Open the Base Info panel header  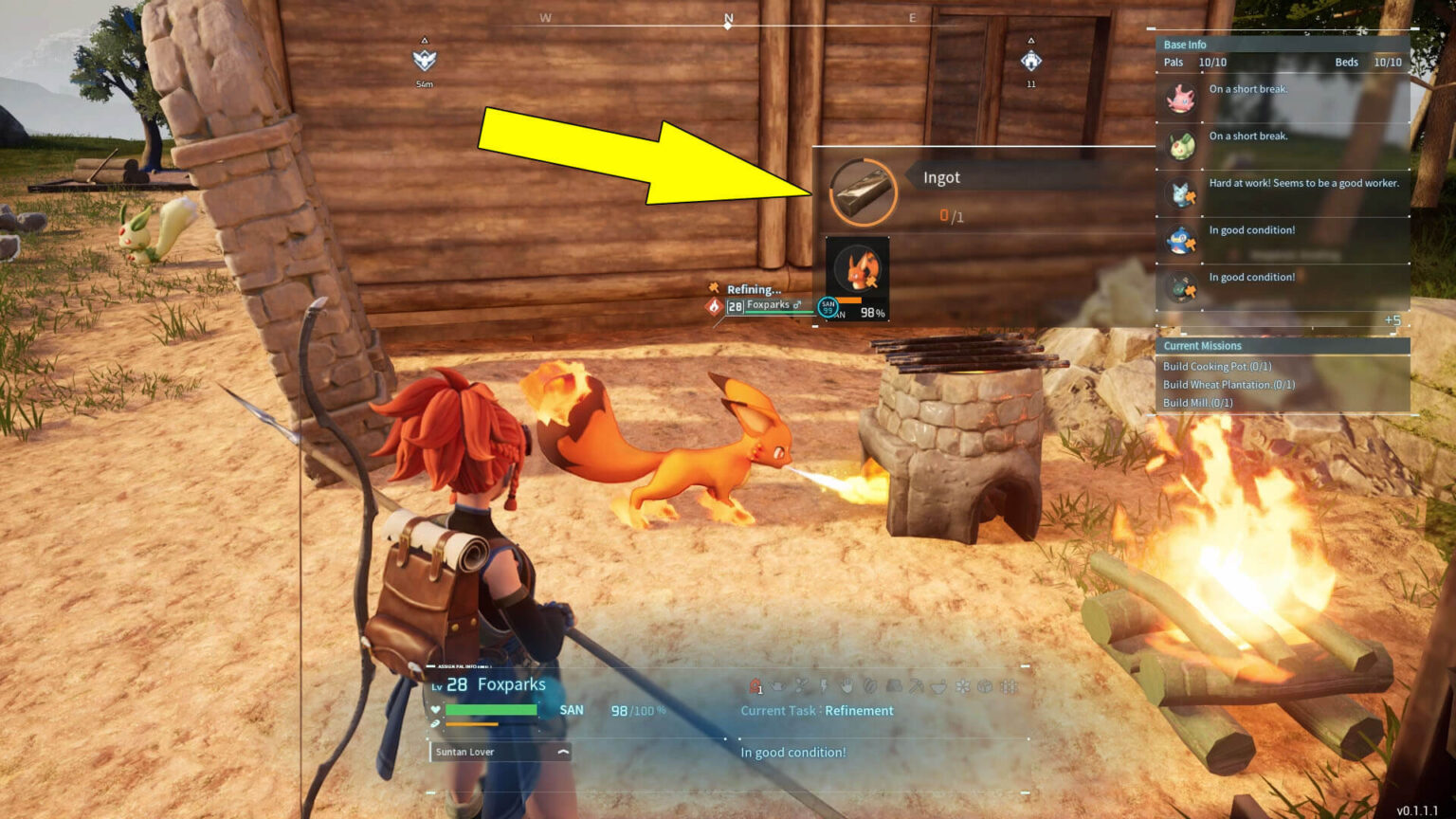pyautogui.click(x=1185, y=45)
